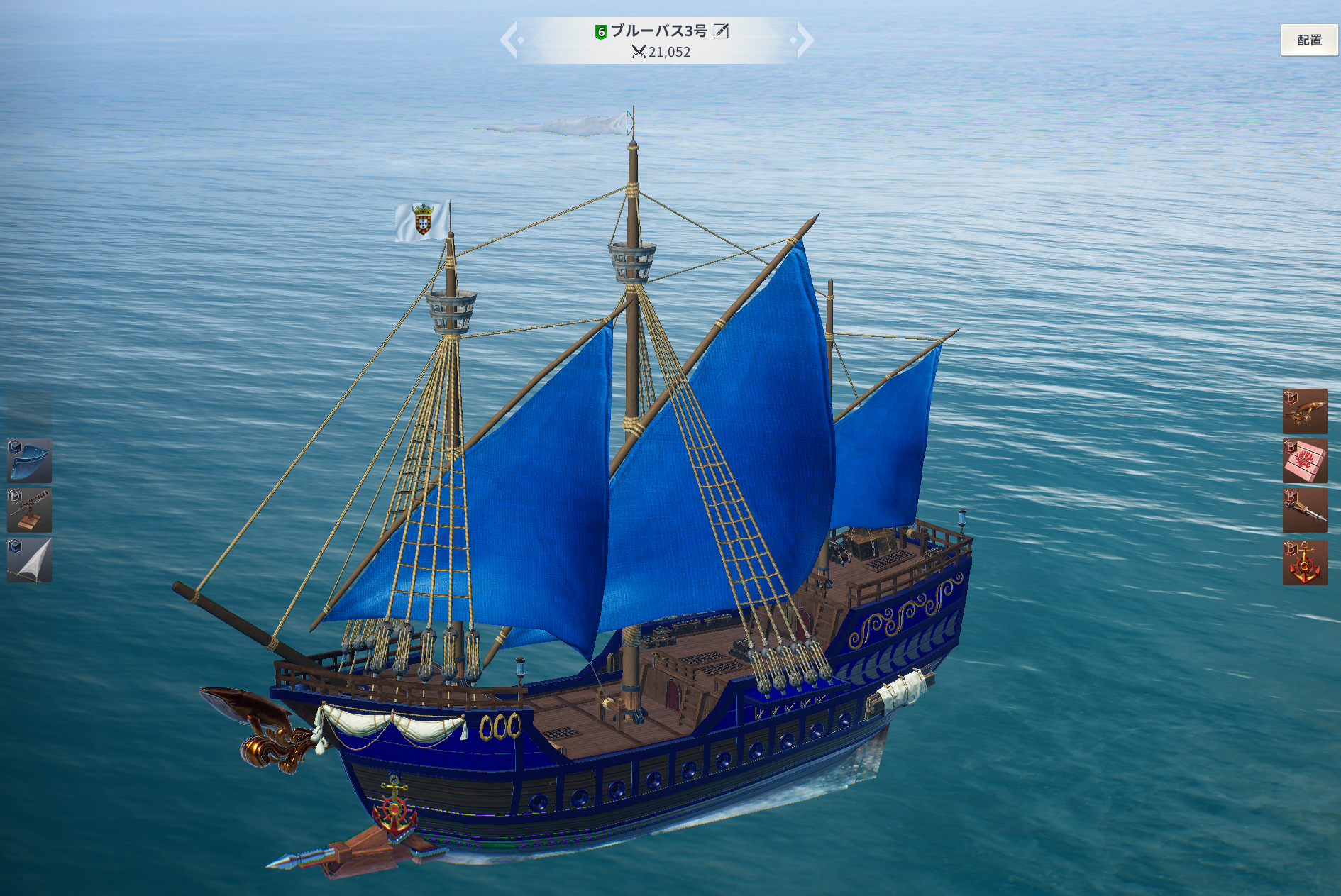Open the bronze whale figurehead slot
Screen dimensions: 1341x896
click(1304, 411)
